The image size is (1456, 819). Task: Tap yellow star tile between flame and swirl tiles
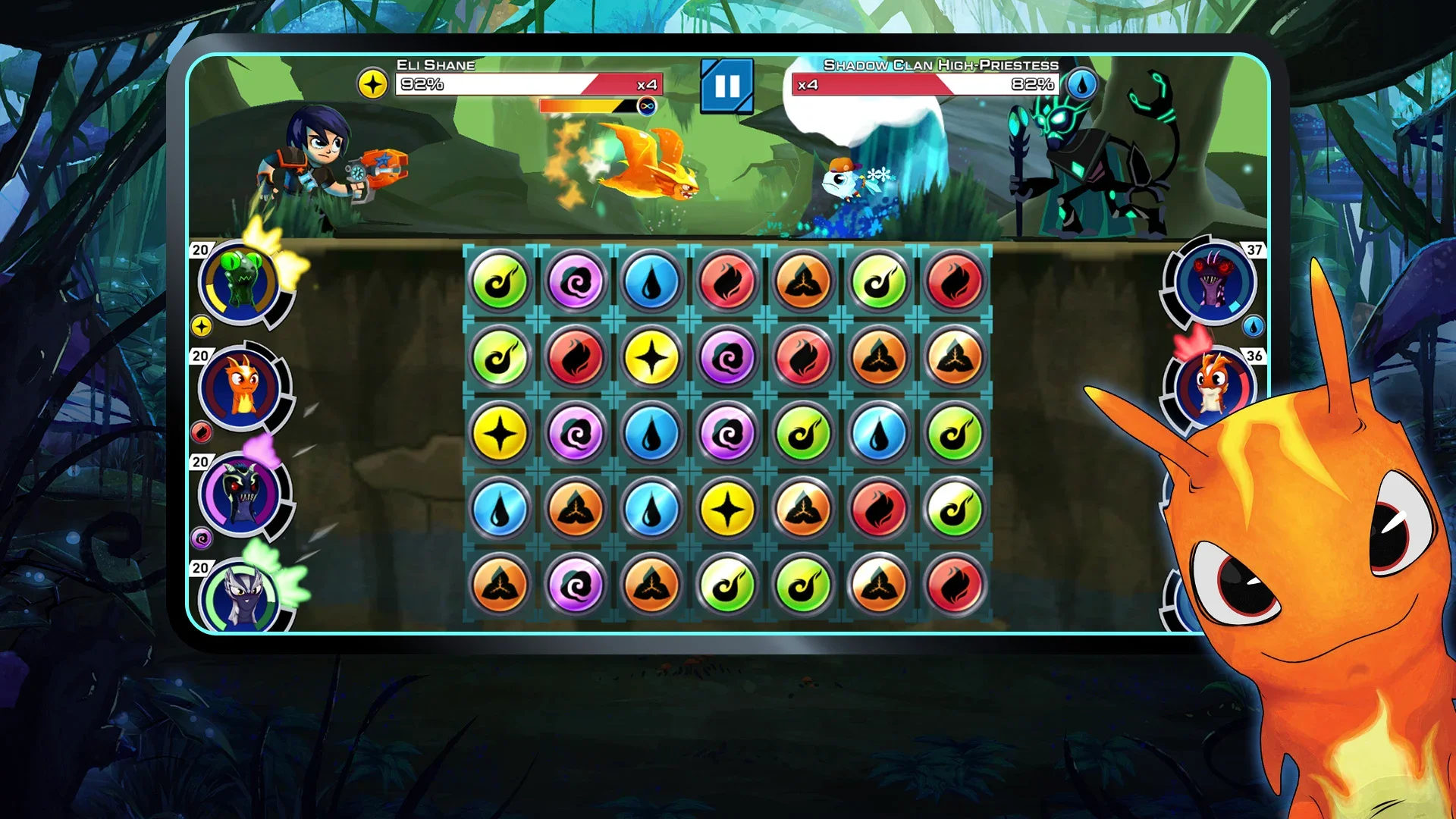[x=651, y=357]
